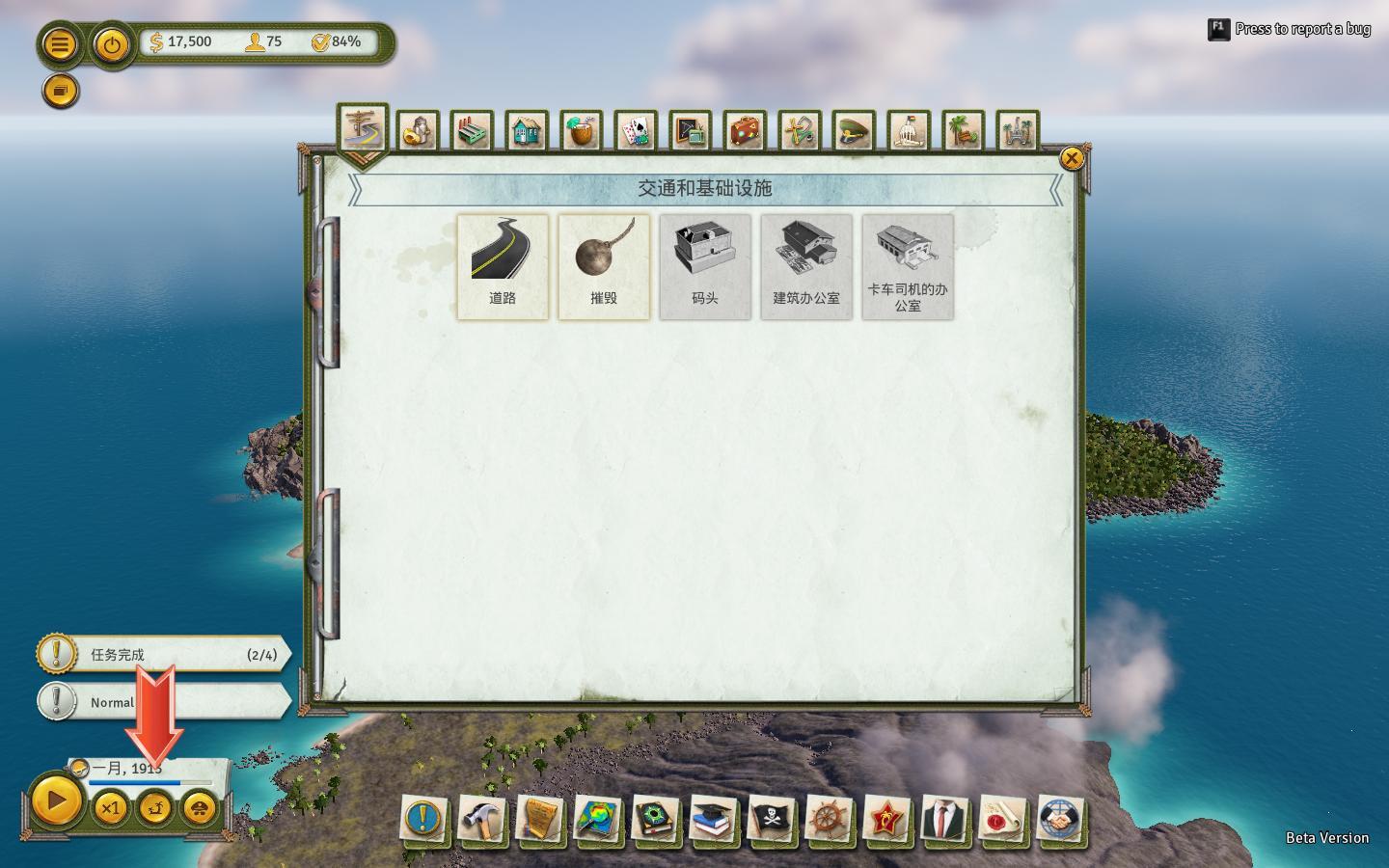Open the pirate flag raids icon
The width and height of the screenshot is (1389, 868).
pyautogui.click(x=771, y=820)
